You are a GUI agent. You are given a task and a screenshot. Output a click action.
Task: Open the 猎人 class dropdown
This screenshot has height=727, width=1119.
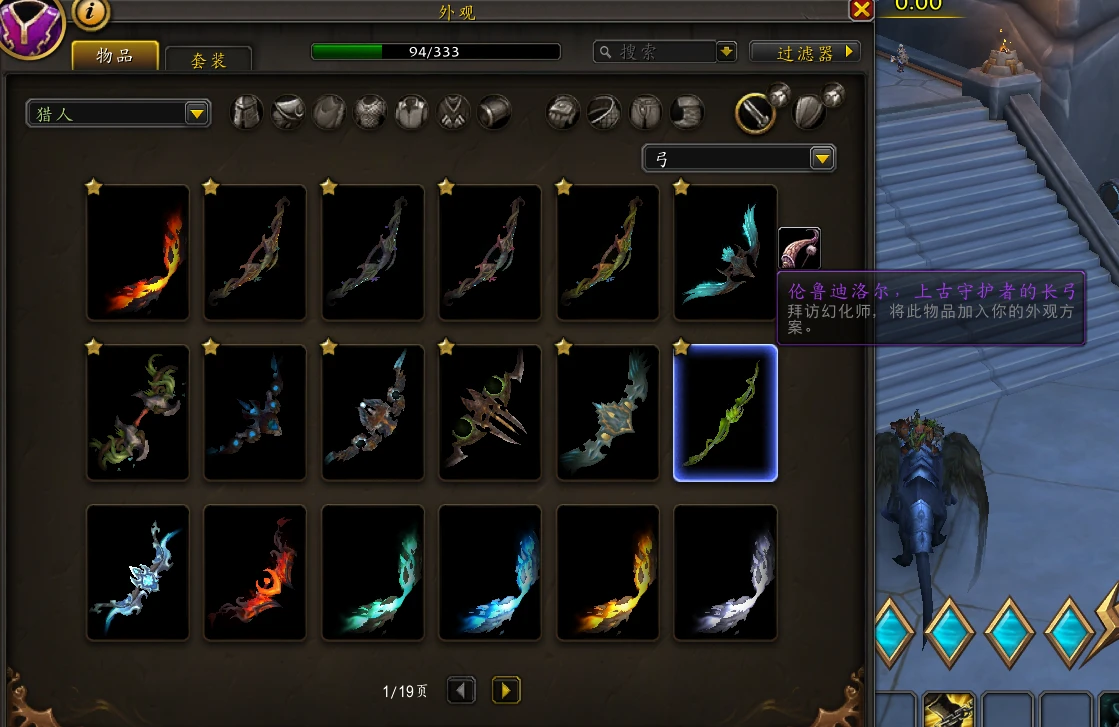pos(118,114)
